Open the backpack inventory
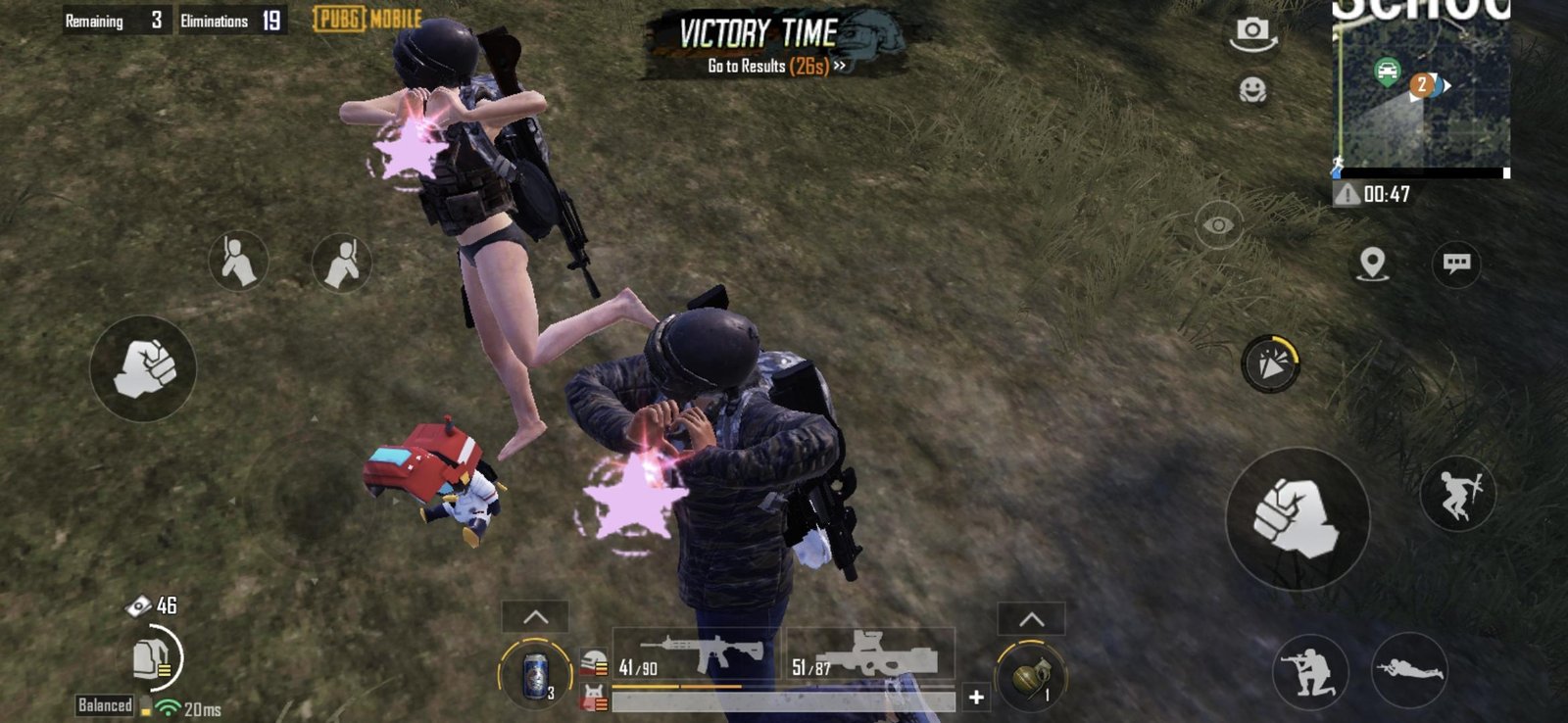The height and width of the screenshot is (723, 1568). click(154, 657)
